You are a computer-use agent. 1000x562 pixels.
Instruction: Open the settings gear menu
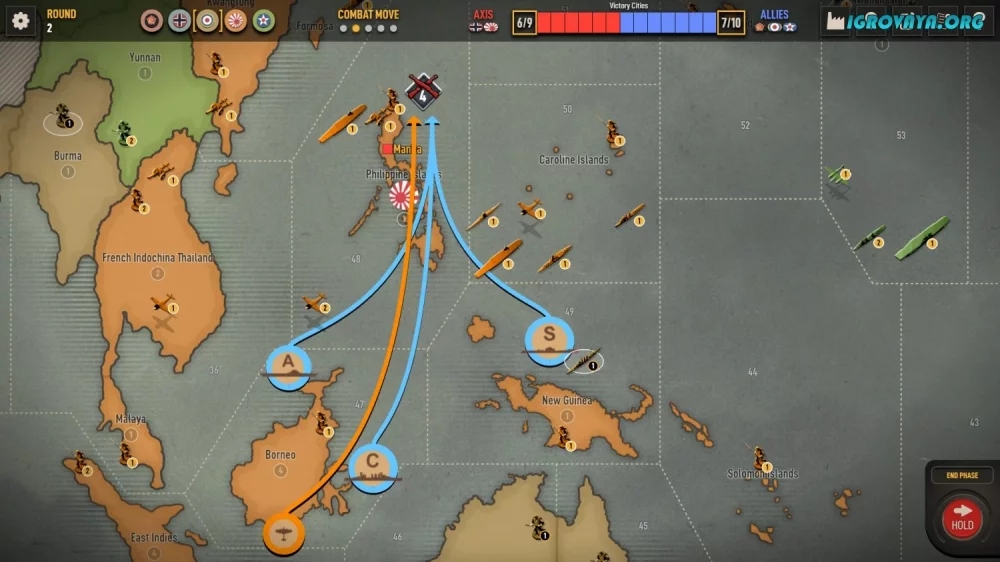click(x=21, y=20)
